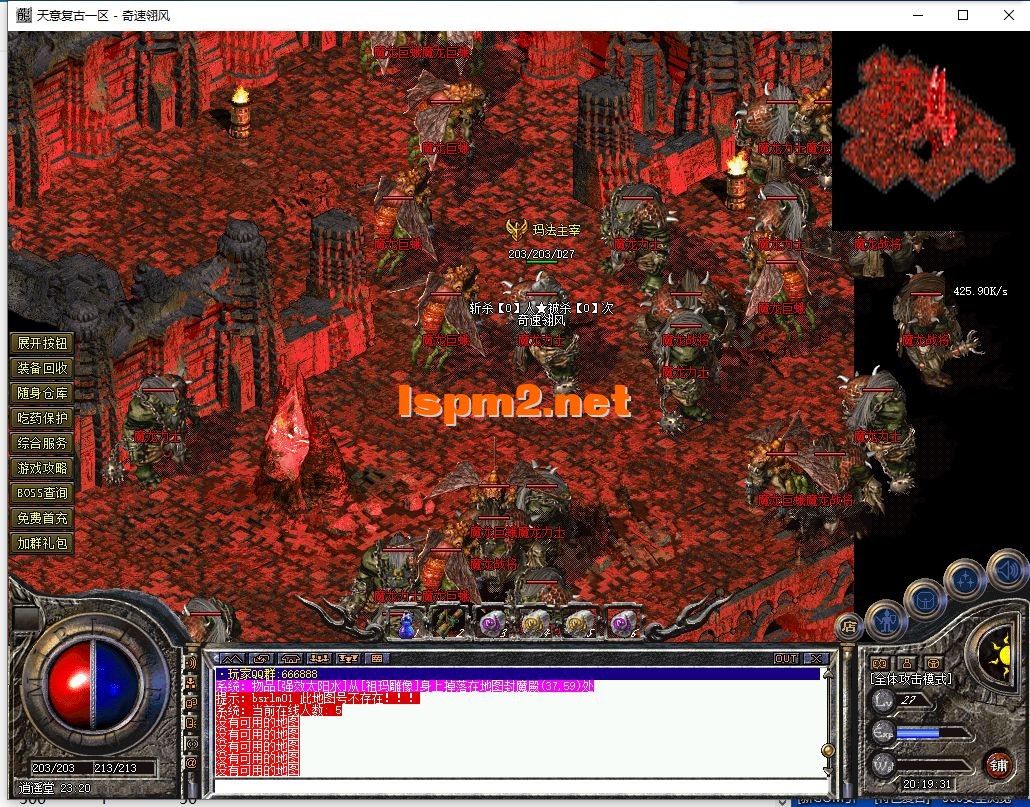Open the BOSS查询 boss lookup
Image resolution: width=1030 pixels, height=807 pixels.
(x=43, y=493)
